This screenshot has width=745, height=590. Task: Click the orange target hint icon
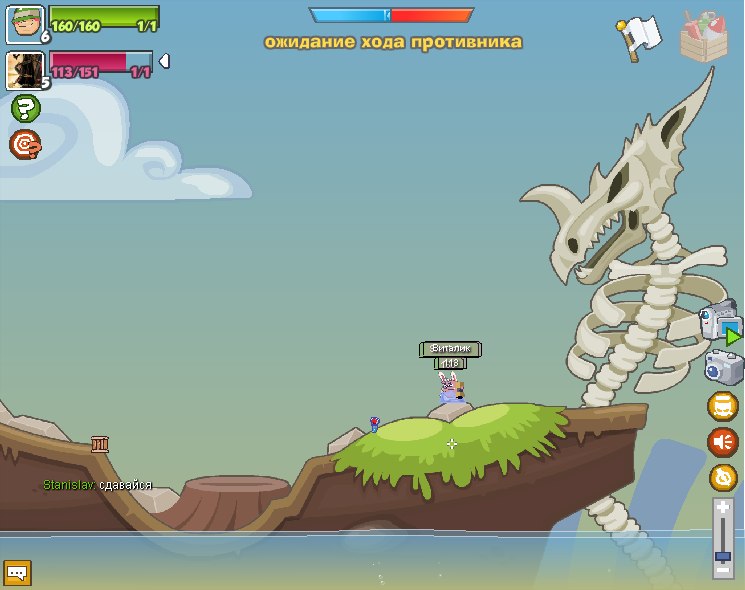pos(25,145)
